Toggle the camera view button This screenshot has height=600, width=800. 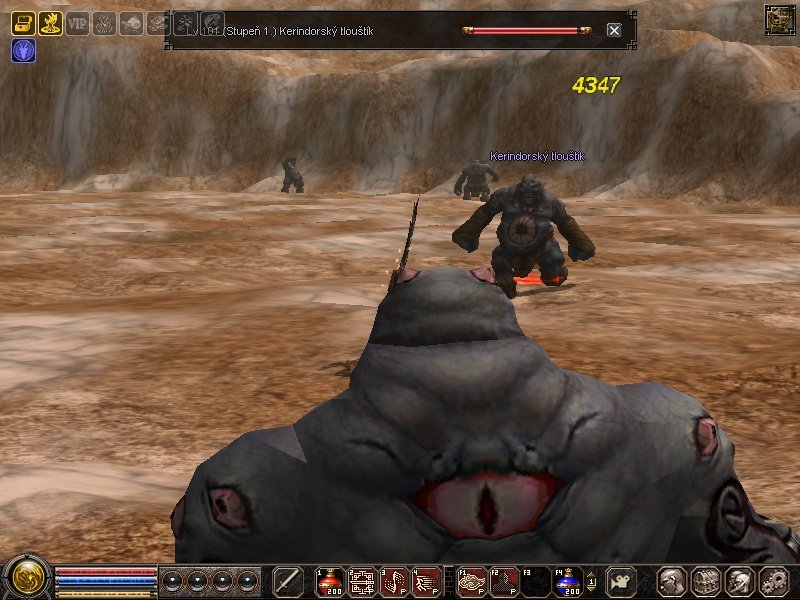coord(621,581)
